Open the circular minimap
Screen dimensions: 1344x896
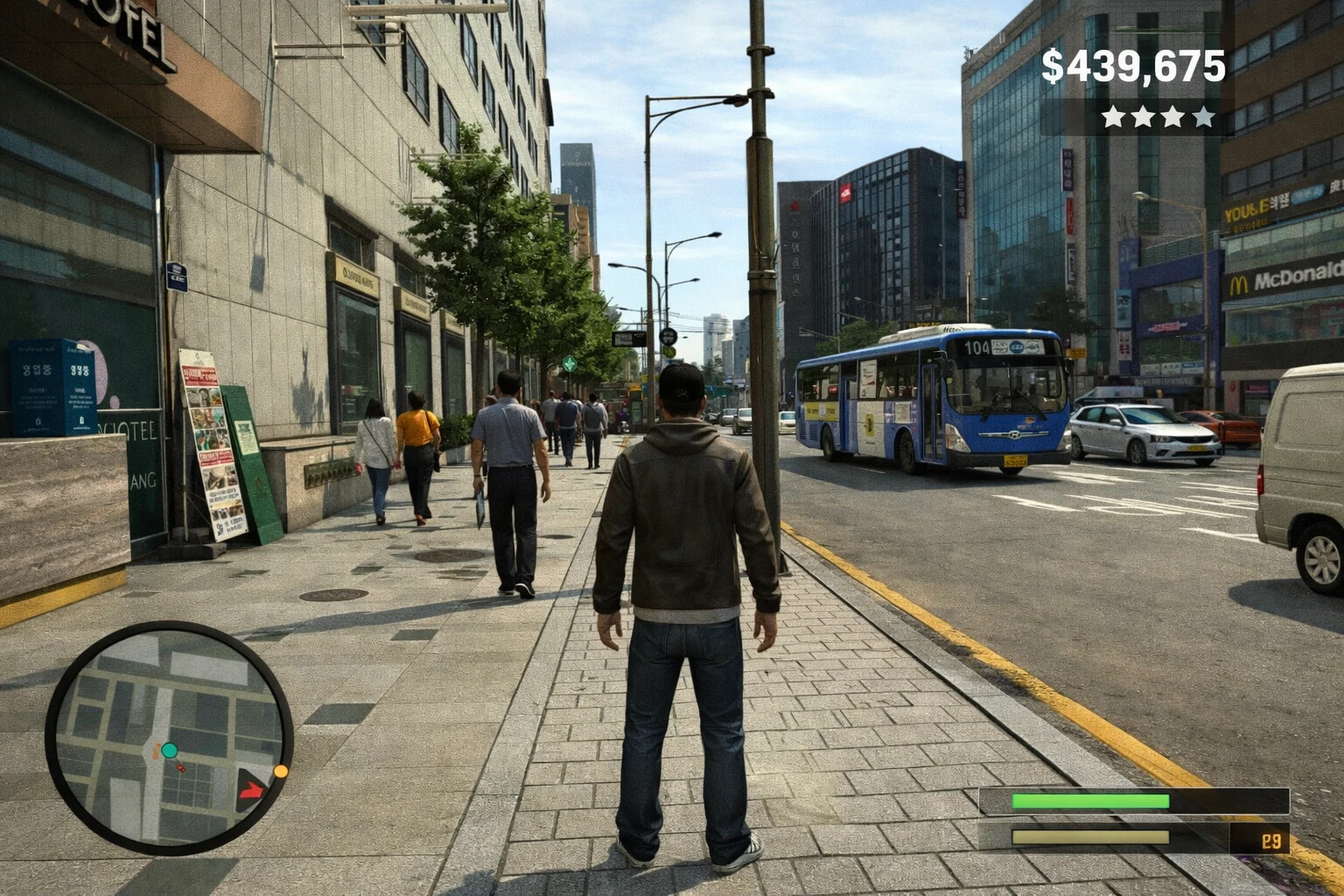[x=169, y=738]
